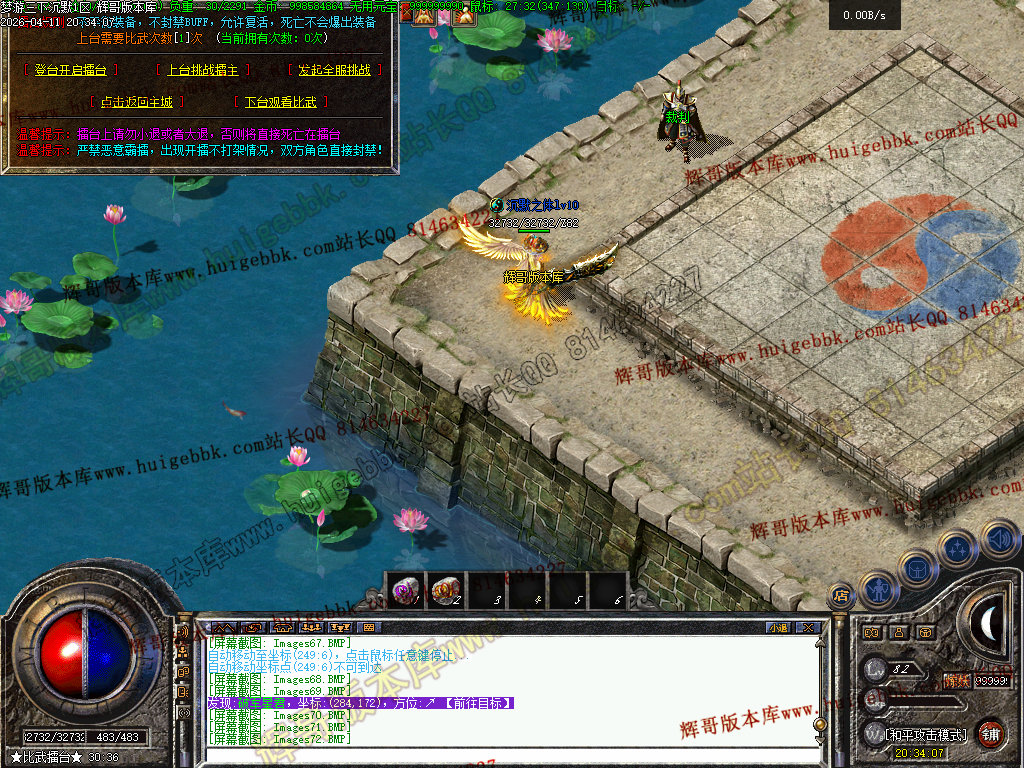This screenshot has width=1024, height=768.
Task: Click the chat text input bar
Action: (x=500, y=755)
